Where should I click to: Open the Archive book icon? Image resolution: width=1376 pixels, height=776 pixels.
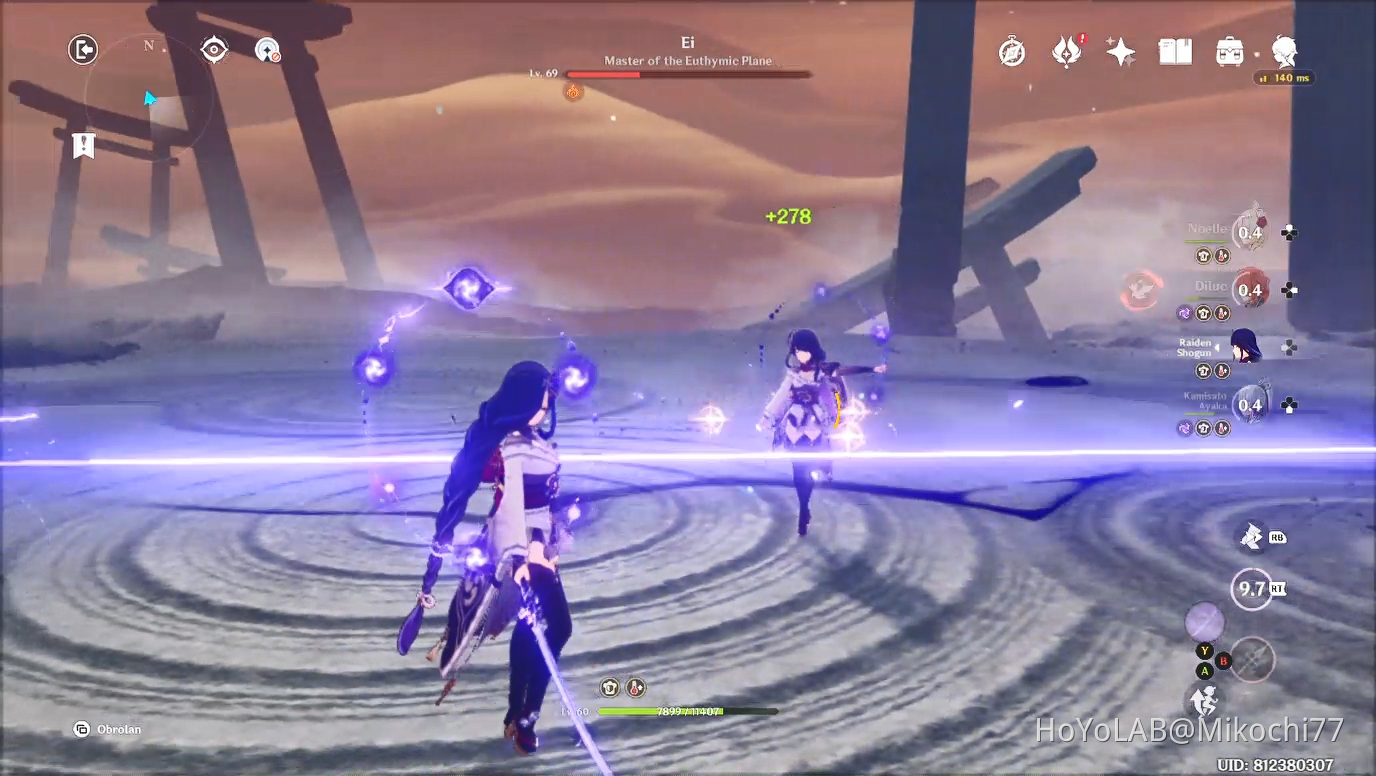1174,50
